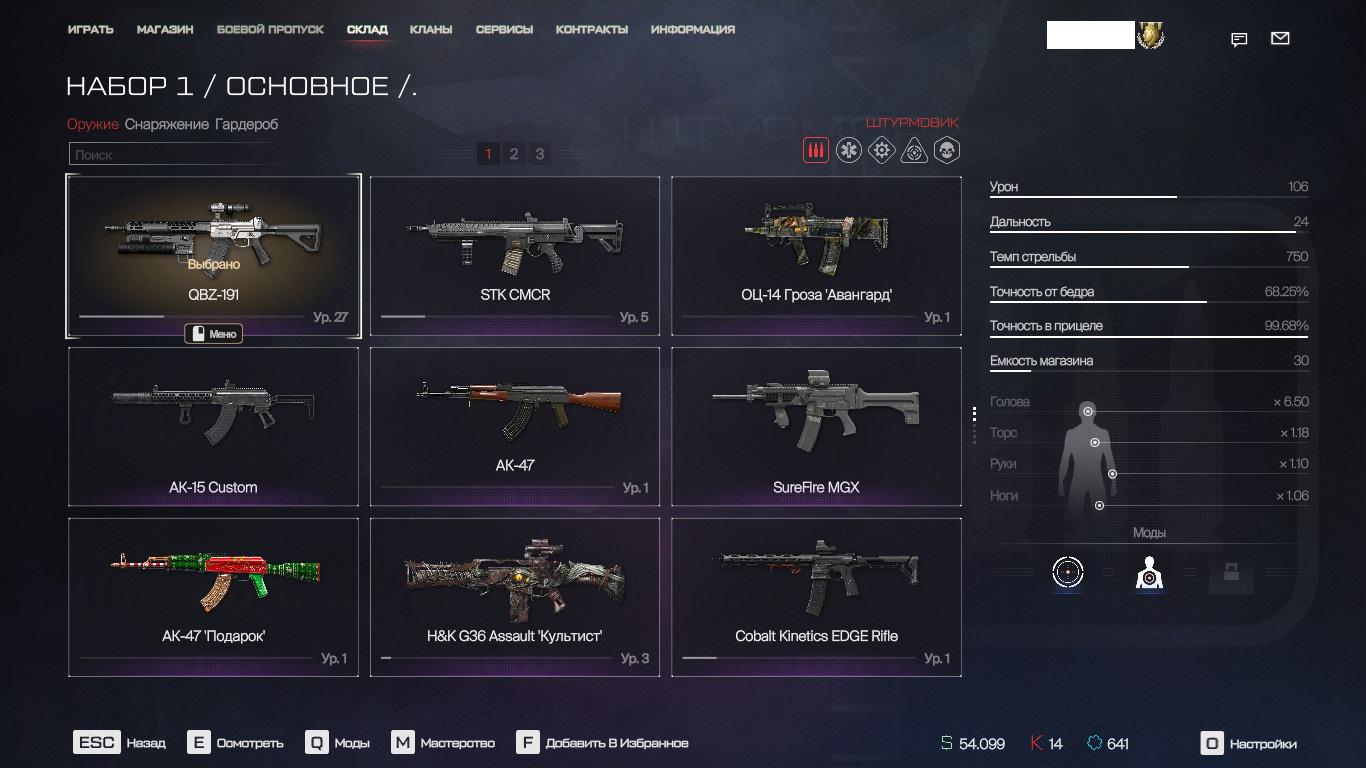Click the Поиск search field
Screen dimensions: 1366x768
pos(180,155)
